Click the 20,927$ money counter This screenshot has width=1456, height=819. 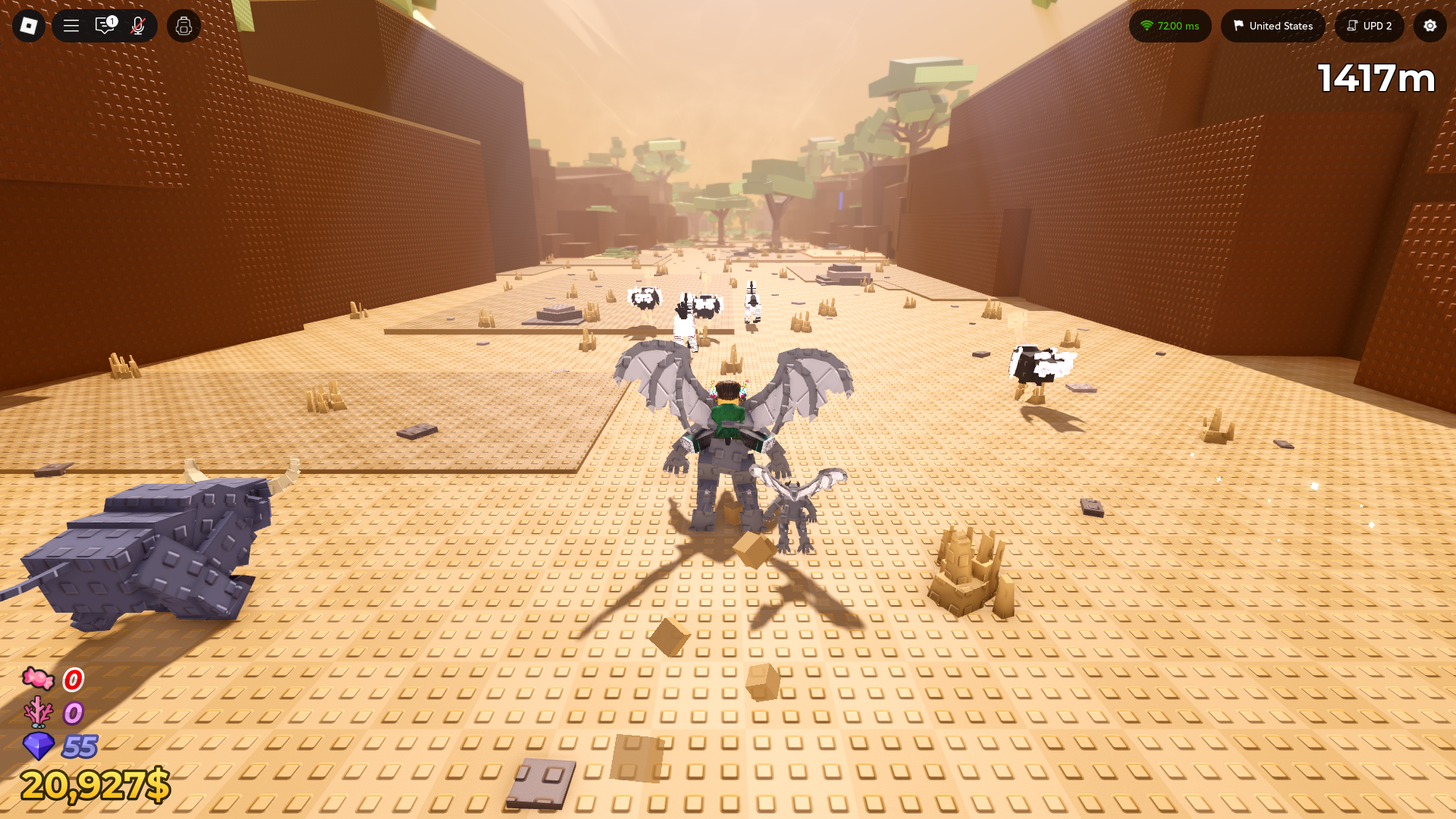(95, 786)
